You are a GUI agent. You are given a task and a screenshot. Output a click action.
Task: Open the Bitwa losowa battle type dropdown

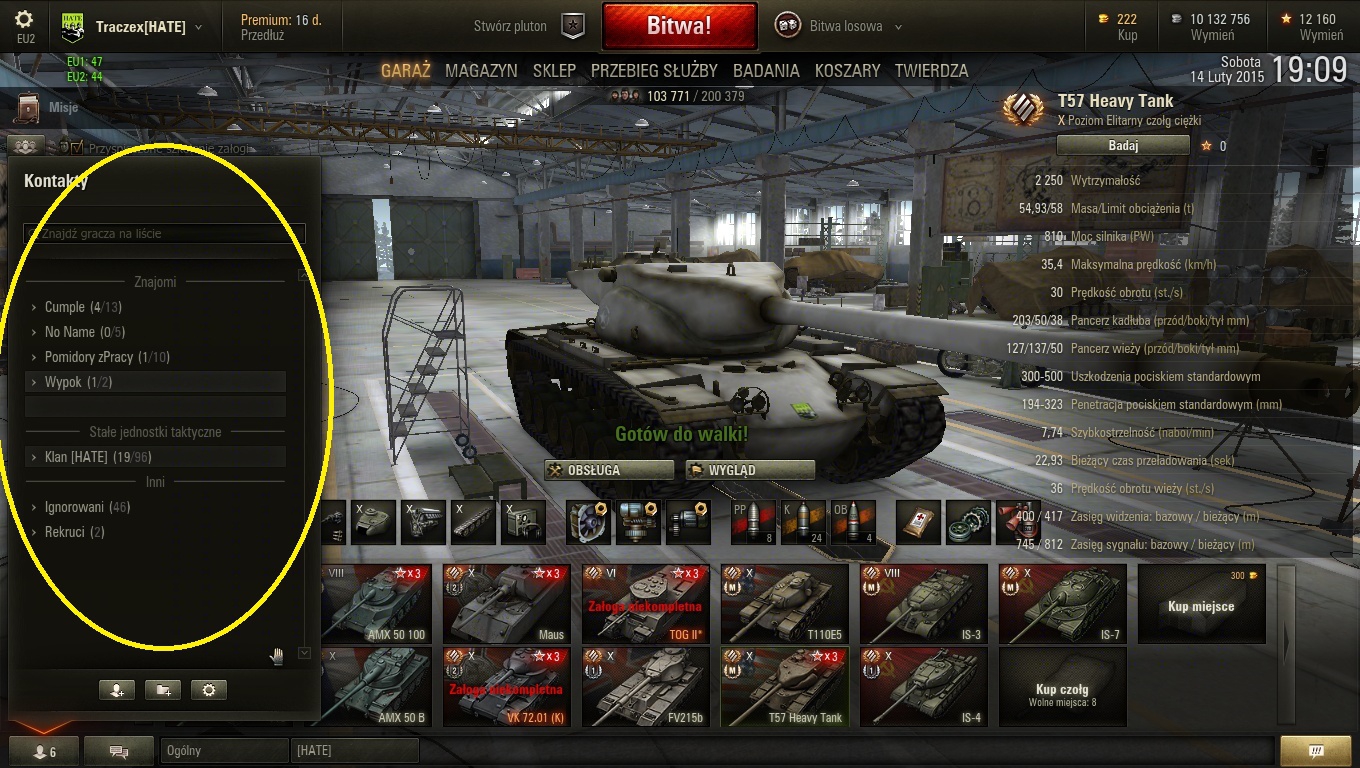840,27
